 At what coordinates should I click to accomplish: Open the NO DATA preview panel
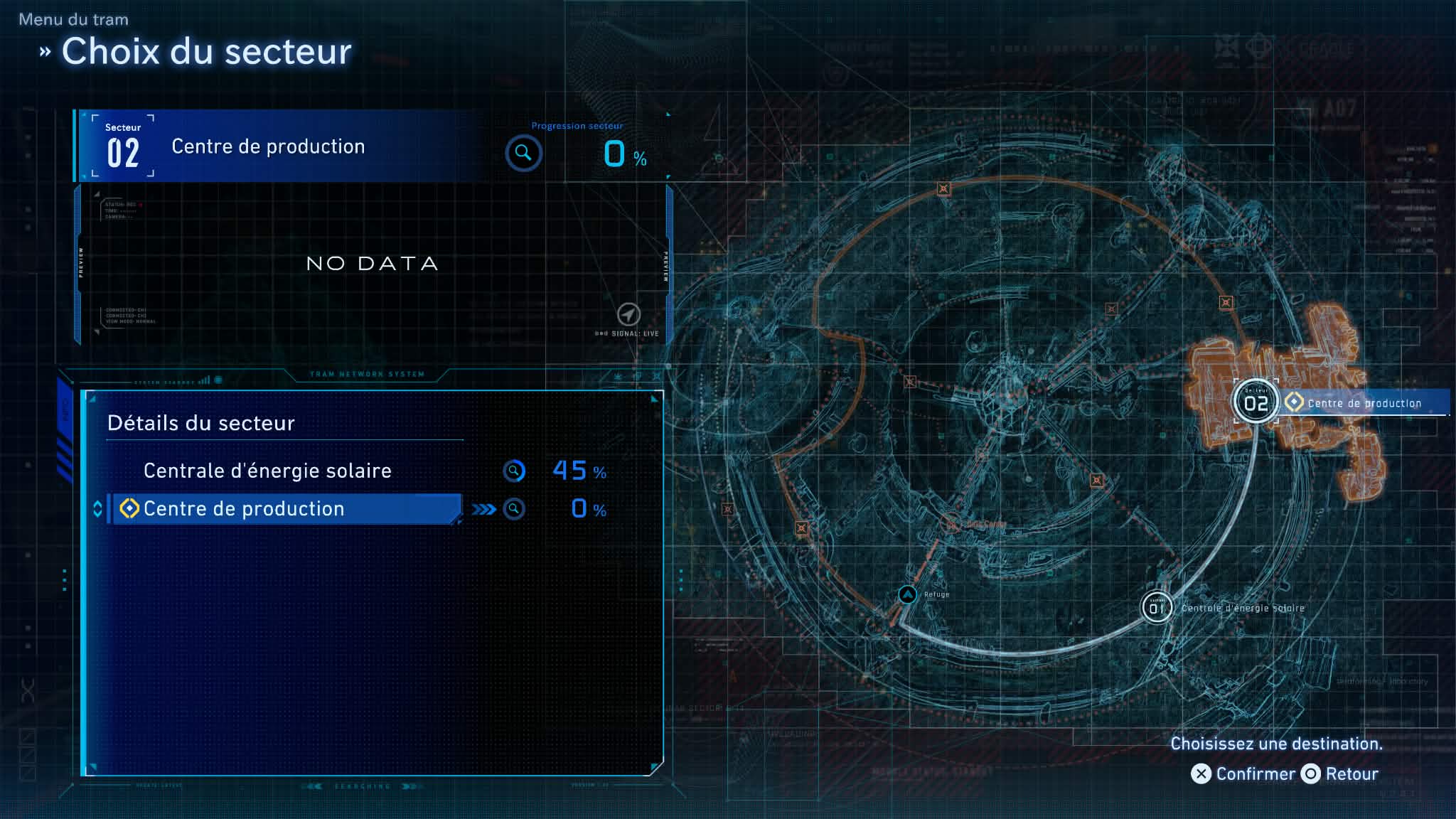372,264
